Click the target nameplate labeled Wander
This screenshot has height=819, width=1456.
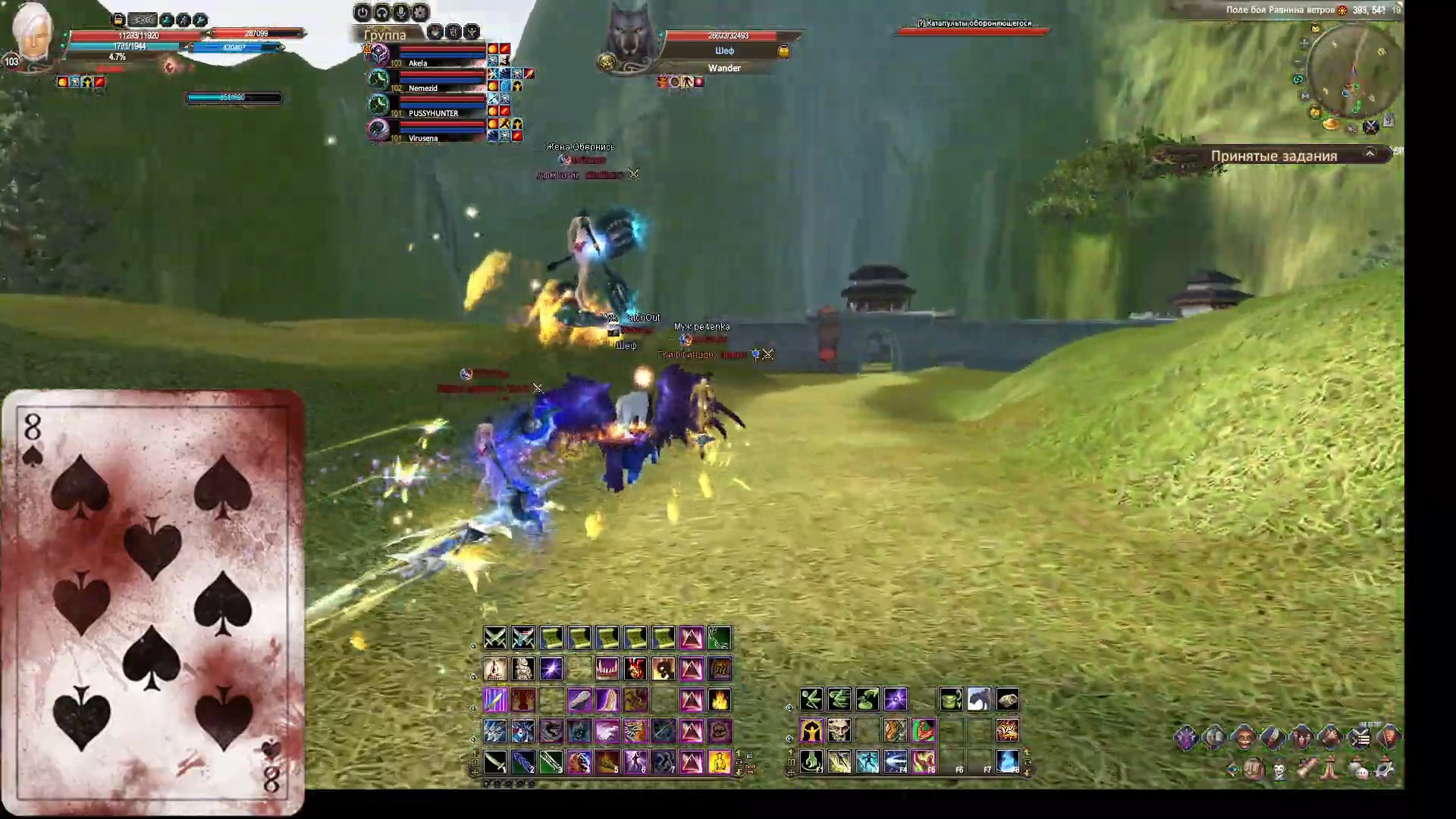724,67
